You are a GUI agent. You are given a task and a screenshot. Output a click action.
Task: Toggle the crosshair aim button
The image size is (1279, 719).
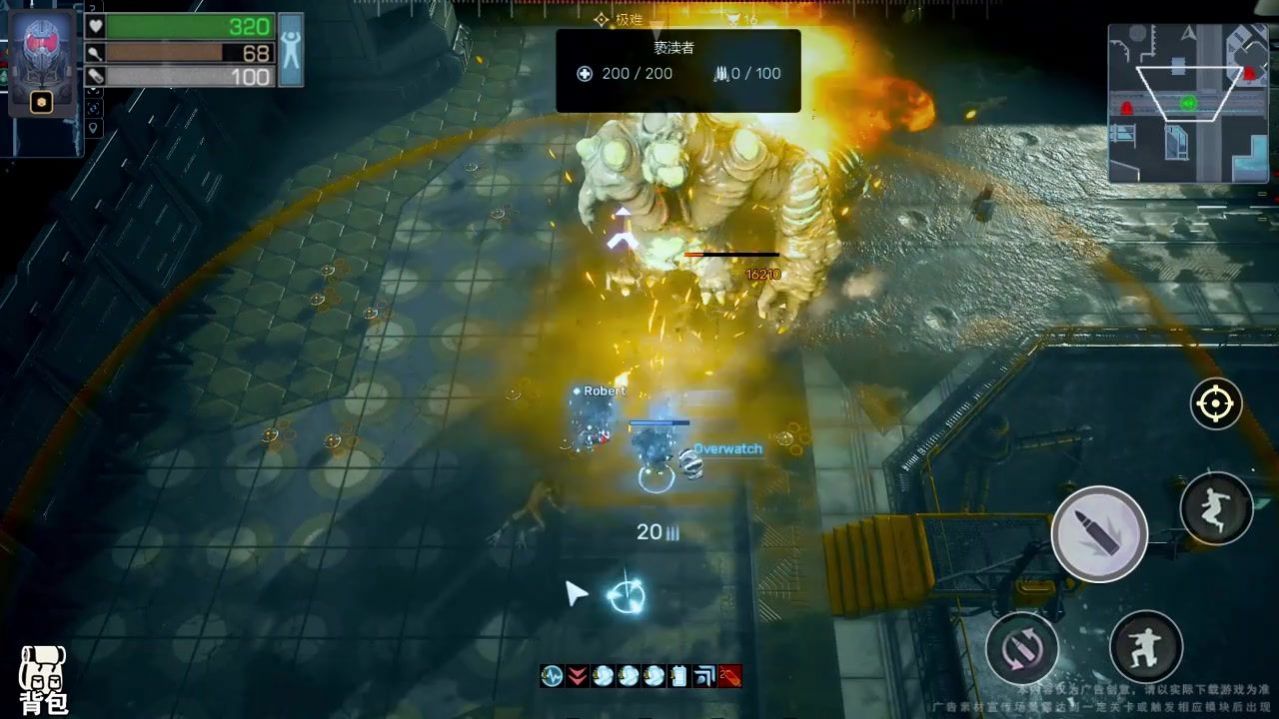point(1215,404)
